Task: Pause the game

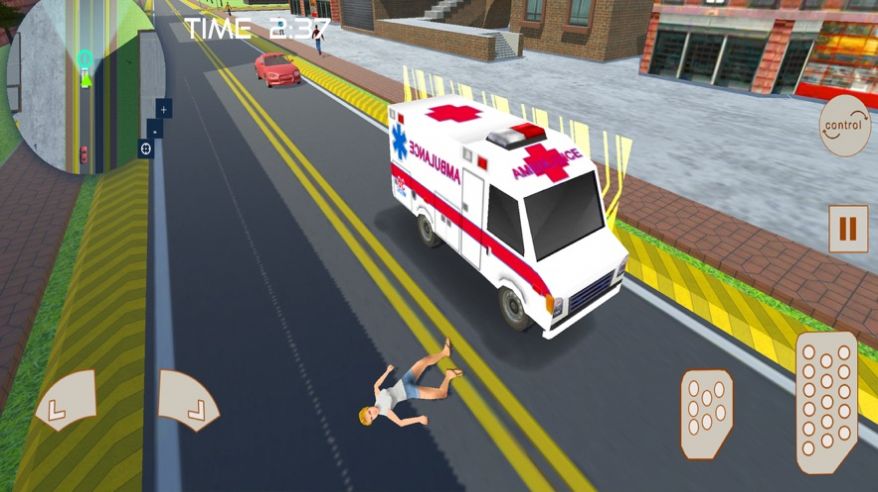Action: pyautogui.click(x=847, y=229)
